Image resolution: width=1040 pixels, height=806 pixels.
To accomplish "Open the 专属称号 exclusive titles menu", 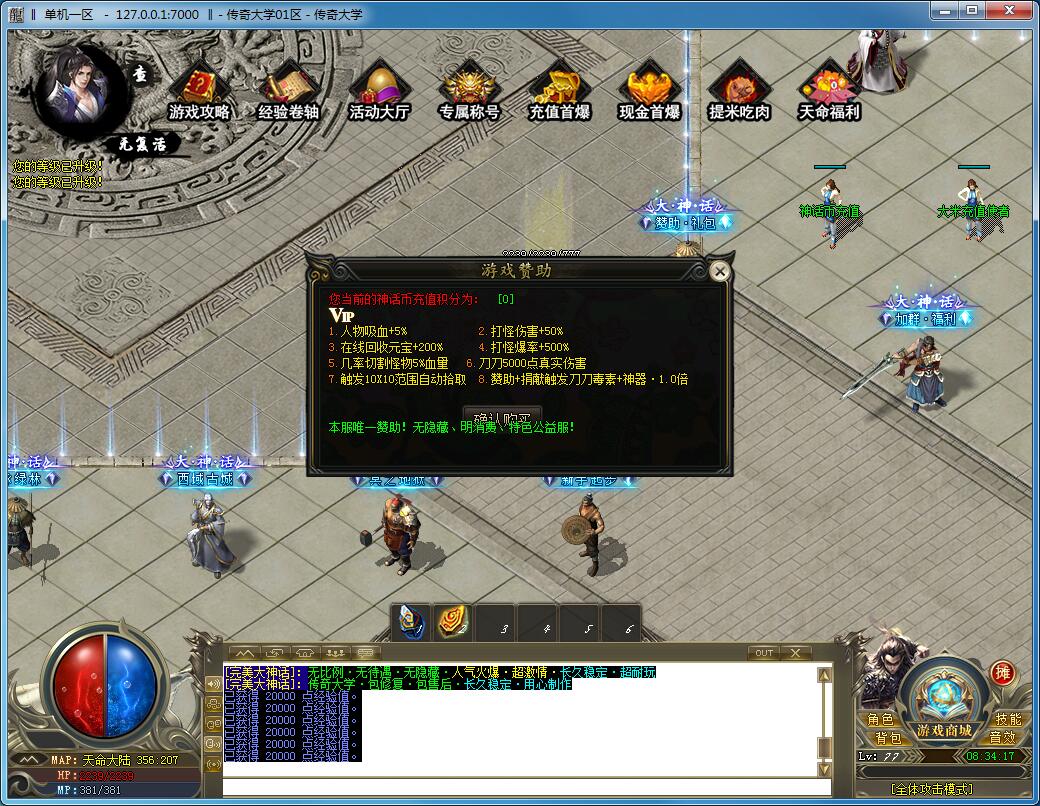I will coord(469,92).
